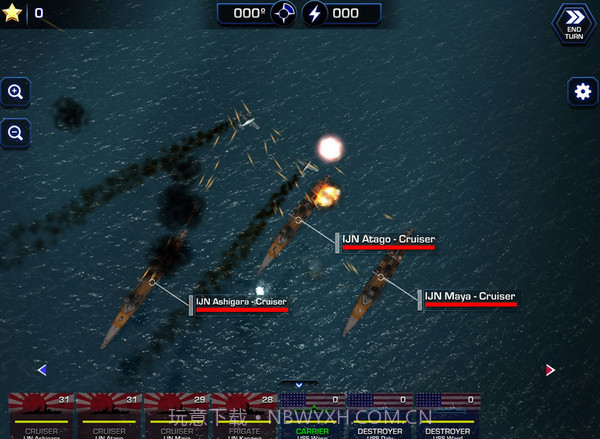Viewport: 600px width, 439px height.
Task: Click the red right arrow
Action: [x=550, y=369]
